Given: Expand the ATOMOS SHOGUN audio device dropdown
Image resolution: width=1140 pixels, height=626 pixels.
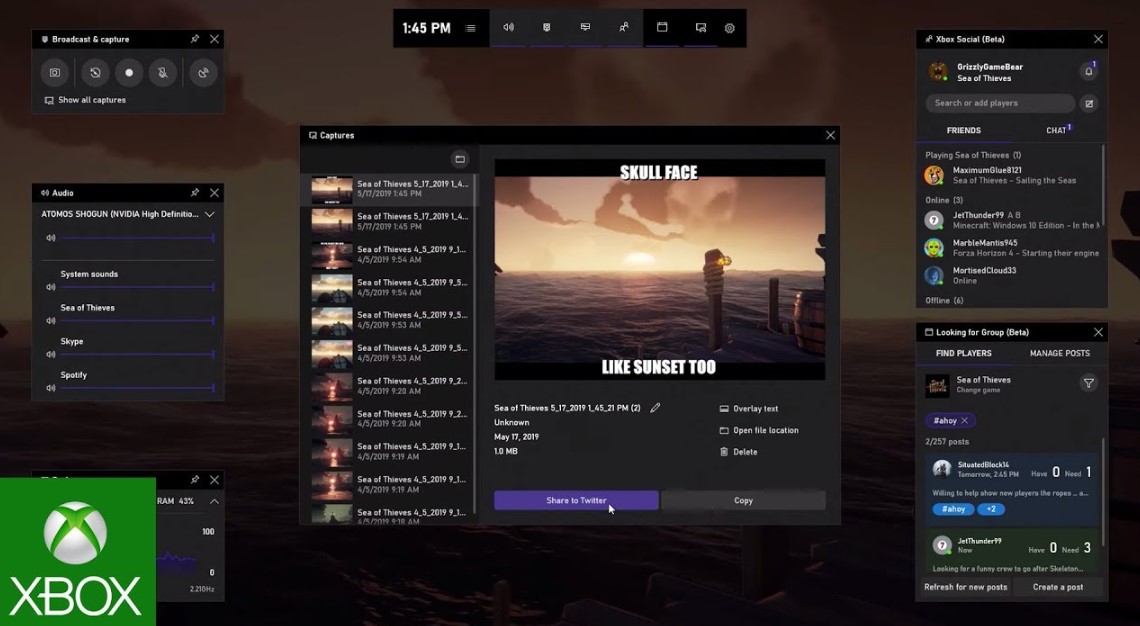Looking at the screenshot, I should click(x=210, y=214).
